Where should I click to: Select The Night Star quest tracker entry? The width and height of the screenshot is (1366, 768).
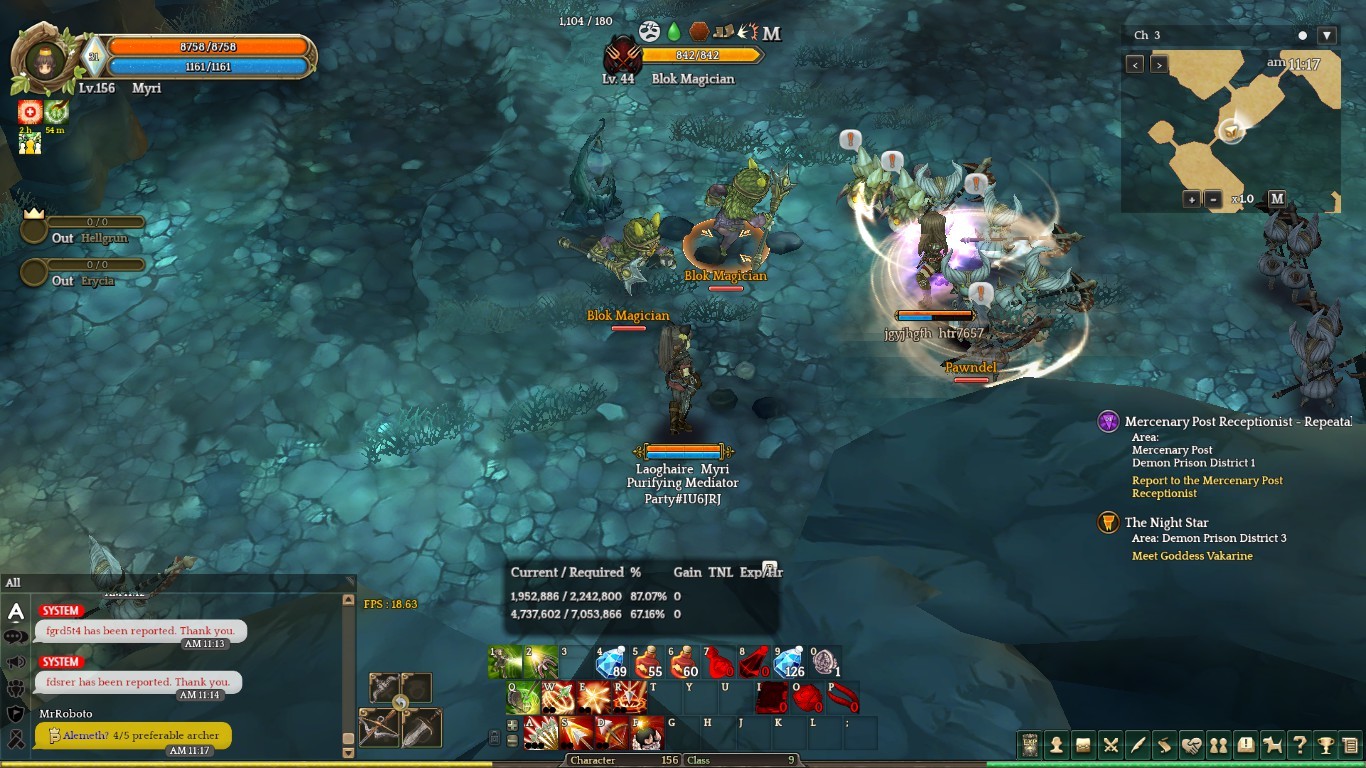pyautogui.click(x=1166, y=523)
